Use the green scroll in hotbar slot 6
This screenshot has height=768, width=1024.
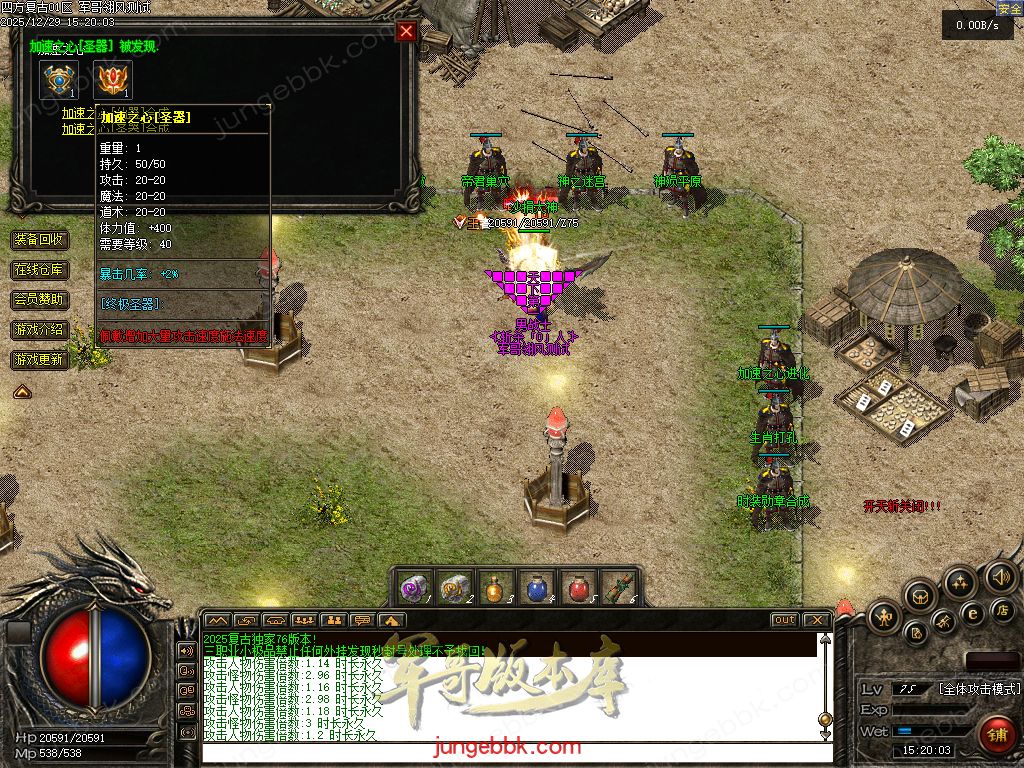coord(618,587)
